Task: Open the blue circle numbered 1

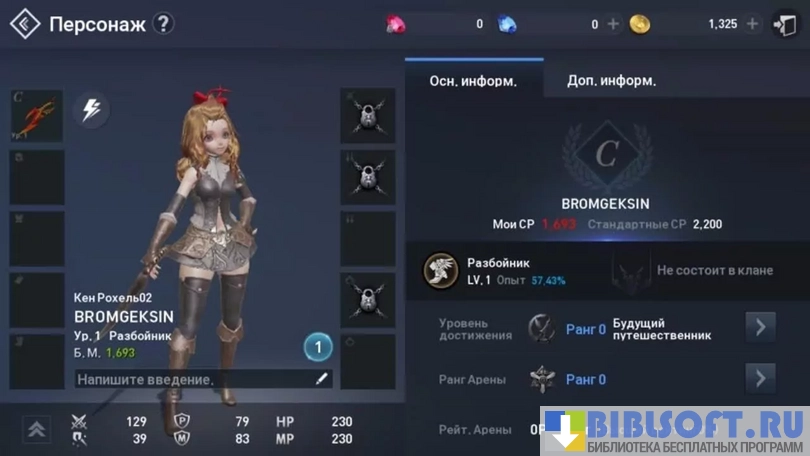Action: (x=317, y=348)
